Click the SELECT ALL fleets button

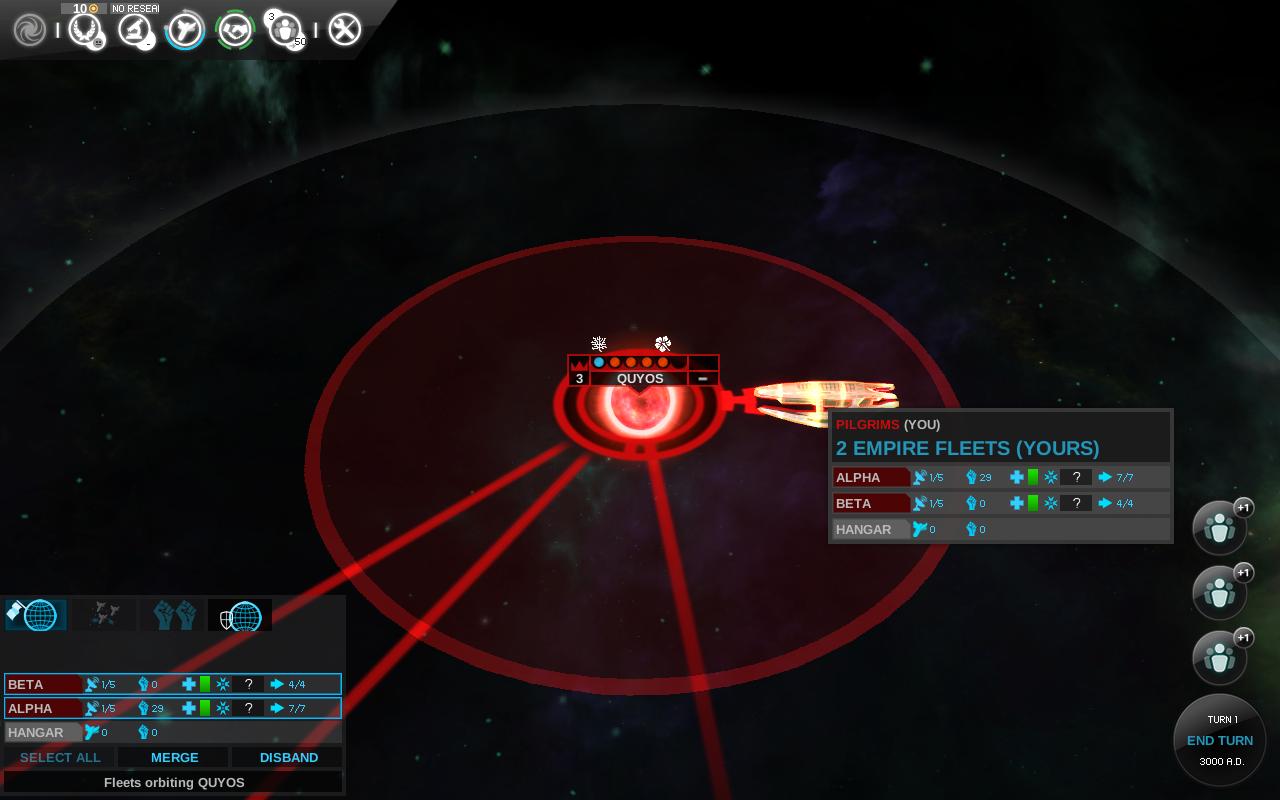point(60,757)
